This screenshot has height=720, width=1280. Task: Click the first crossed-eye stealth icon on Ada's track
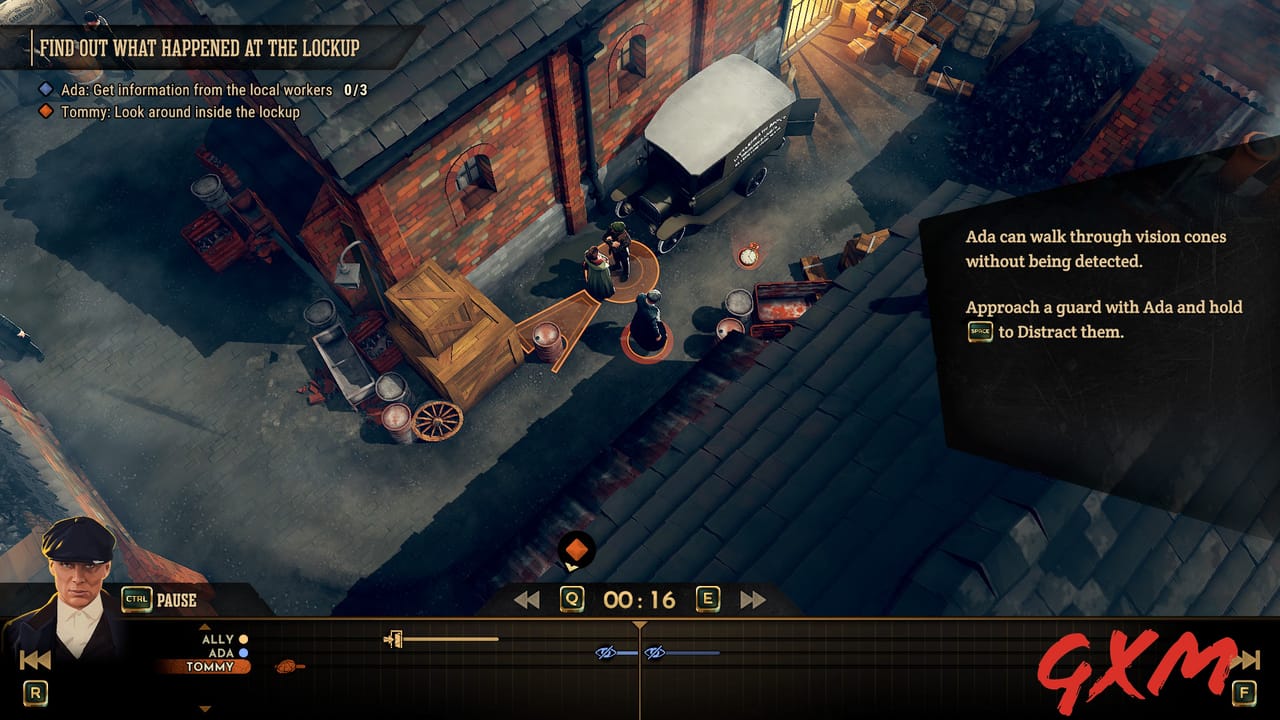click(606, 653)
